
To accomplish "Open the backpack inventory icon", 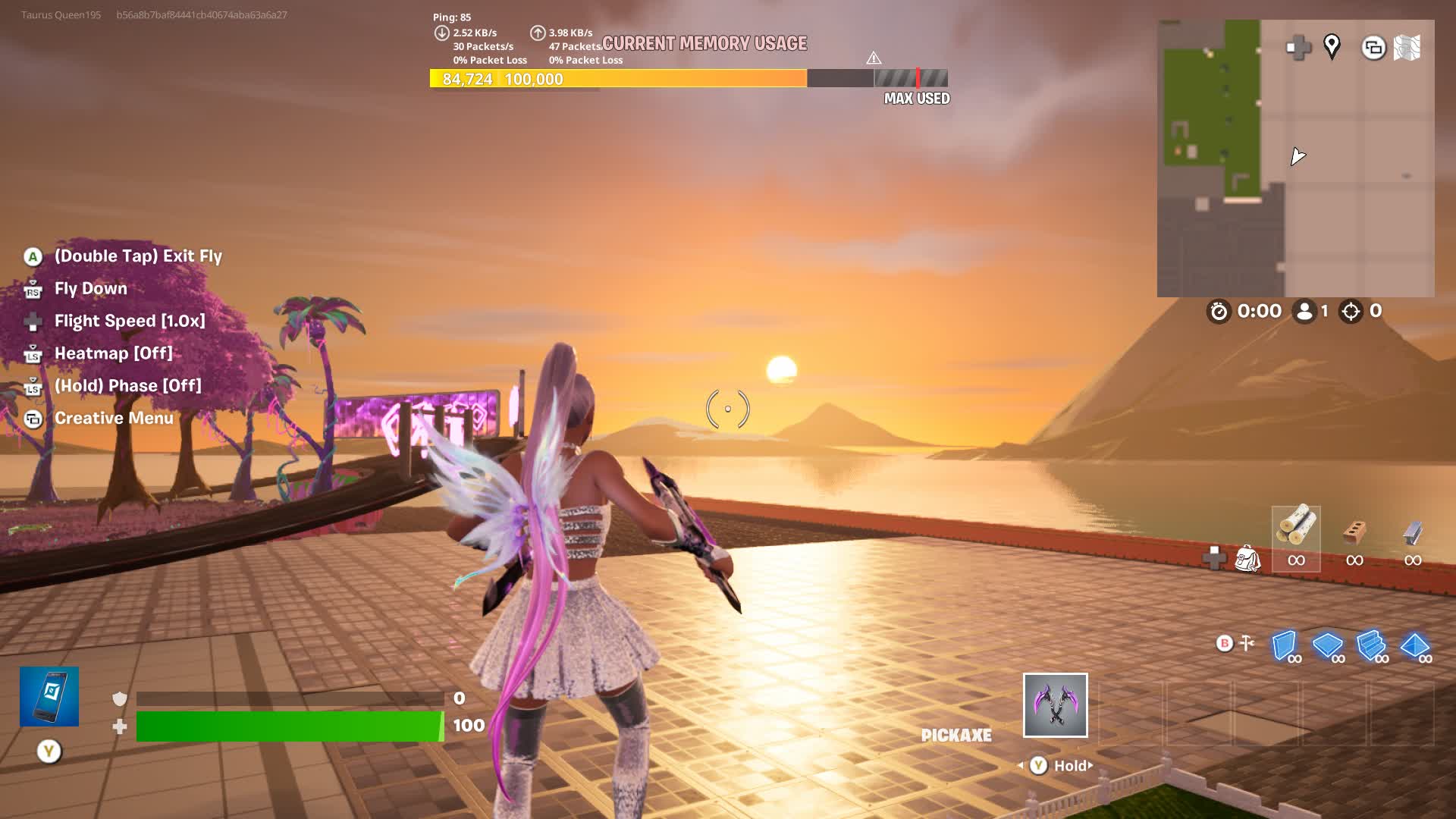I will pos(1247,559).
